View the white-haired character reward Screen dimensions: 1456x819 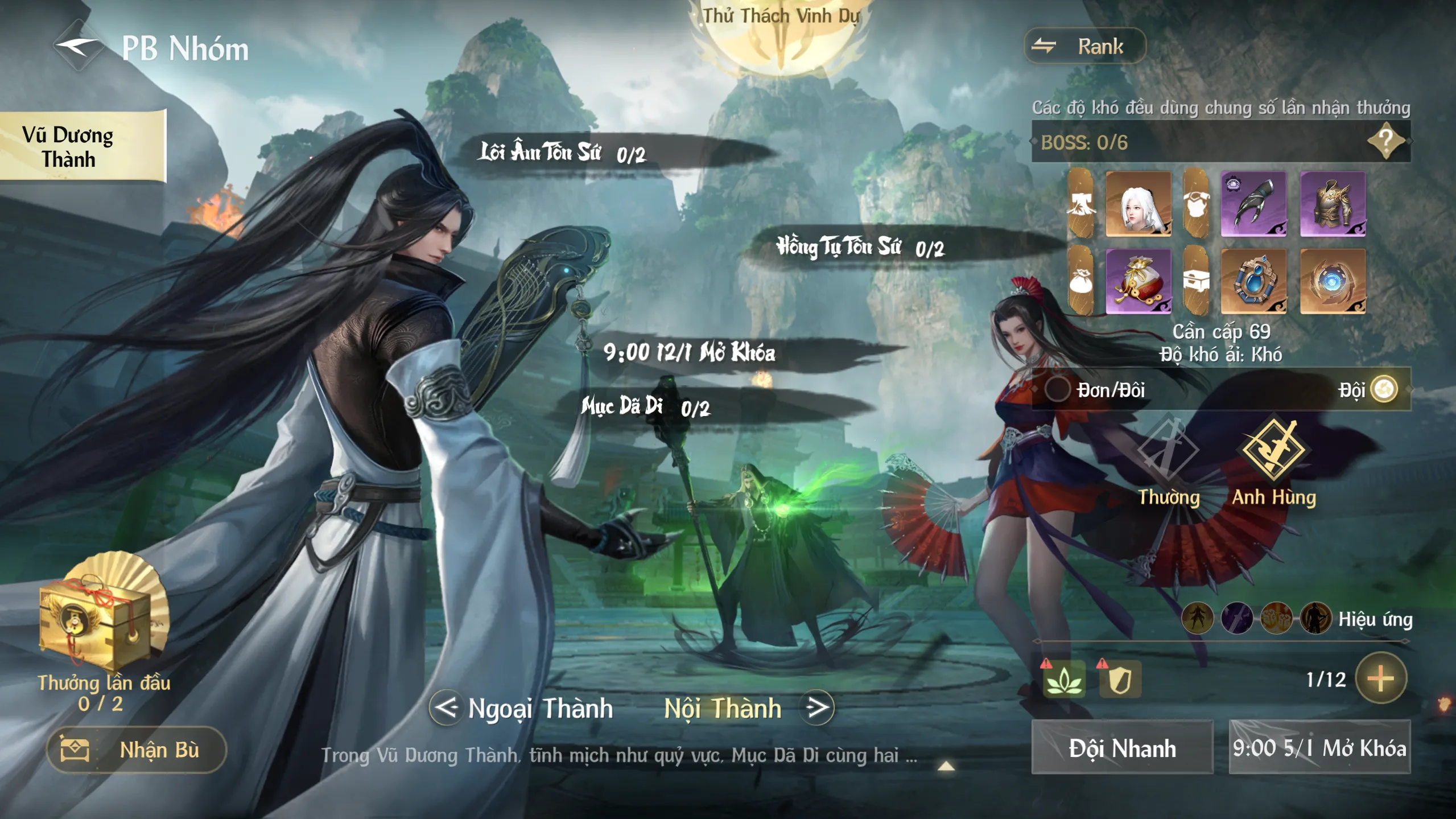[x=1138, y=204]
